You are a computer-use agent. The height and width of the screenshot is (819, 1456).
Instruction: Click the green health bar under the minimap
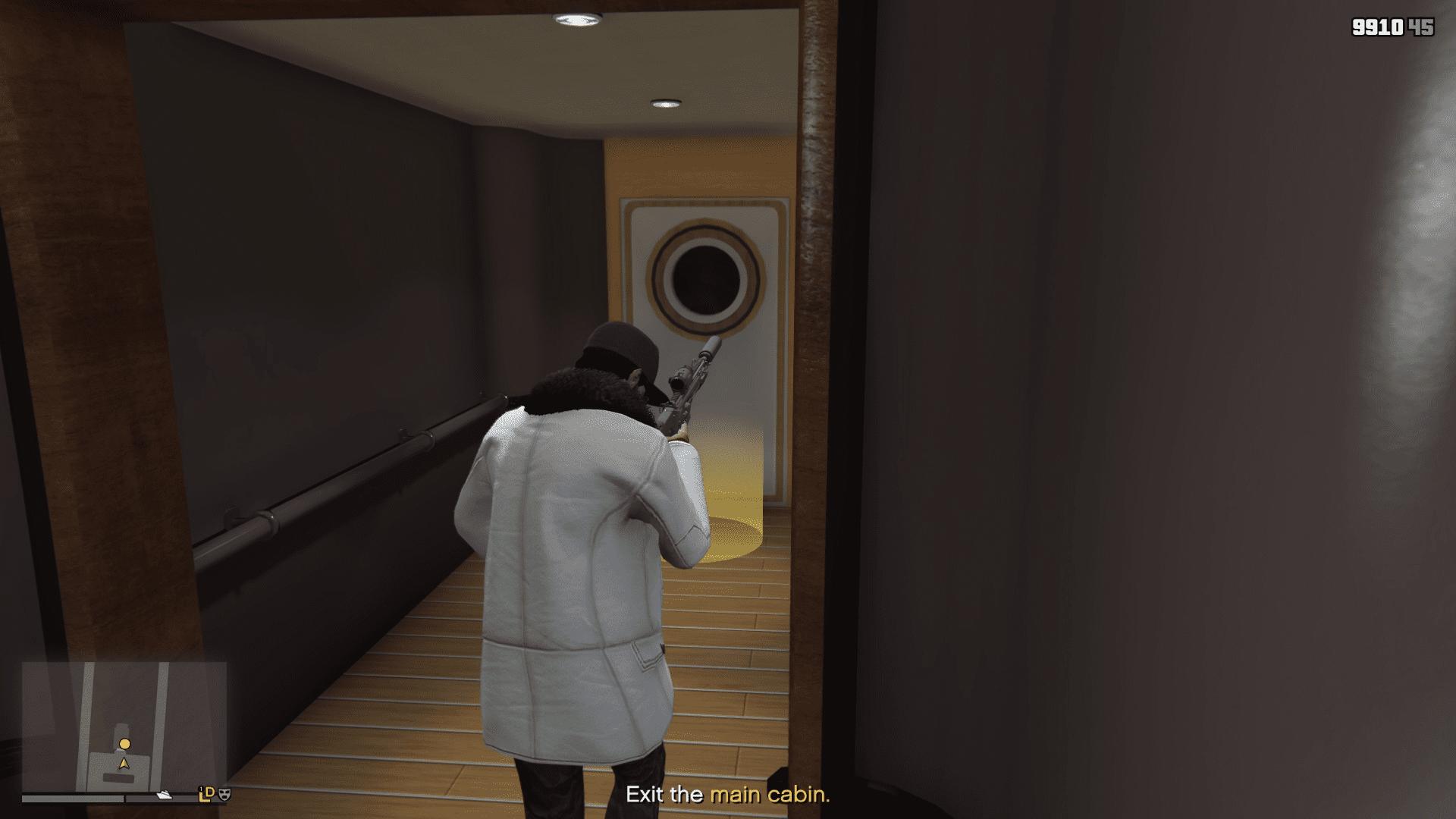click(71, 800)
